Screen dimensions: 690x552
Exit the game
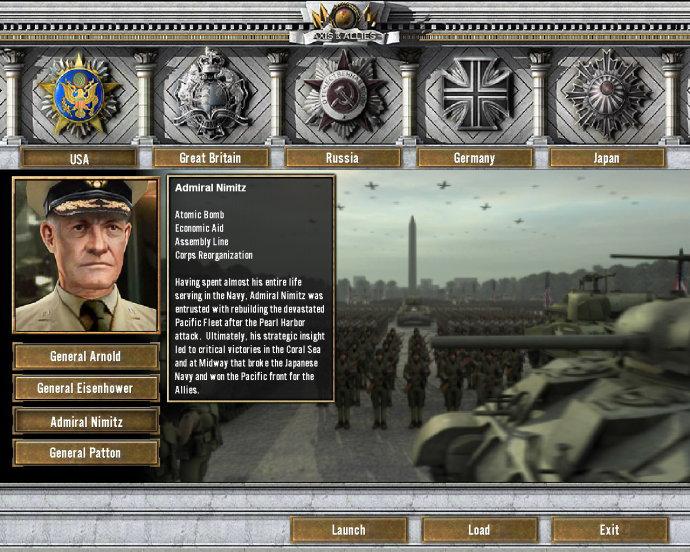coord(609,530)
